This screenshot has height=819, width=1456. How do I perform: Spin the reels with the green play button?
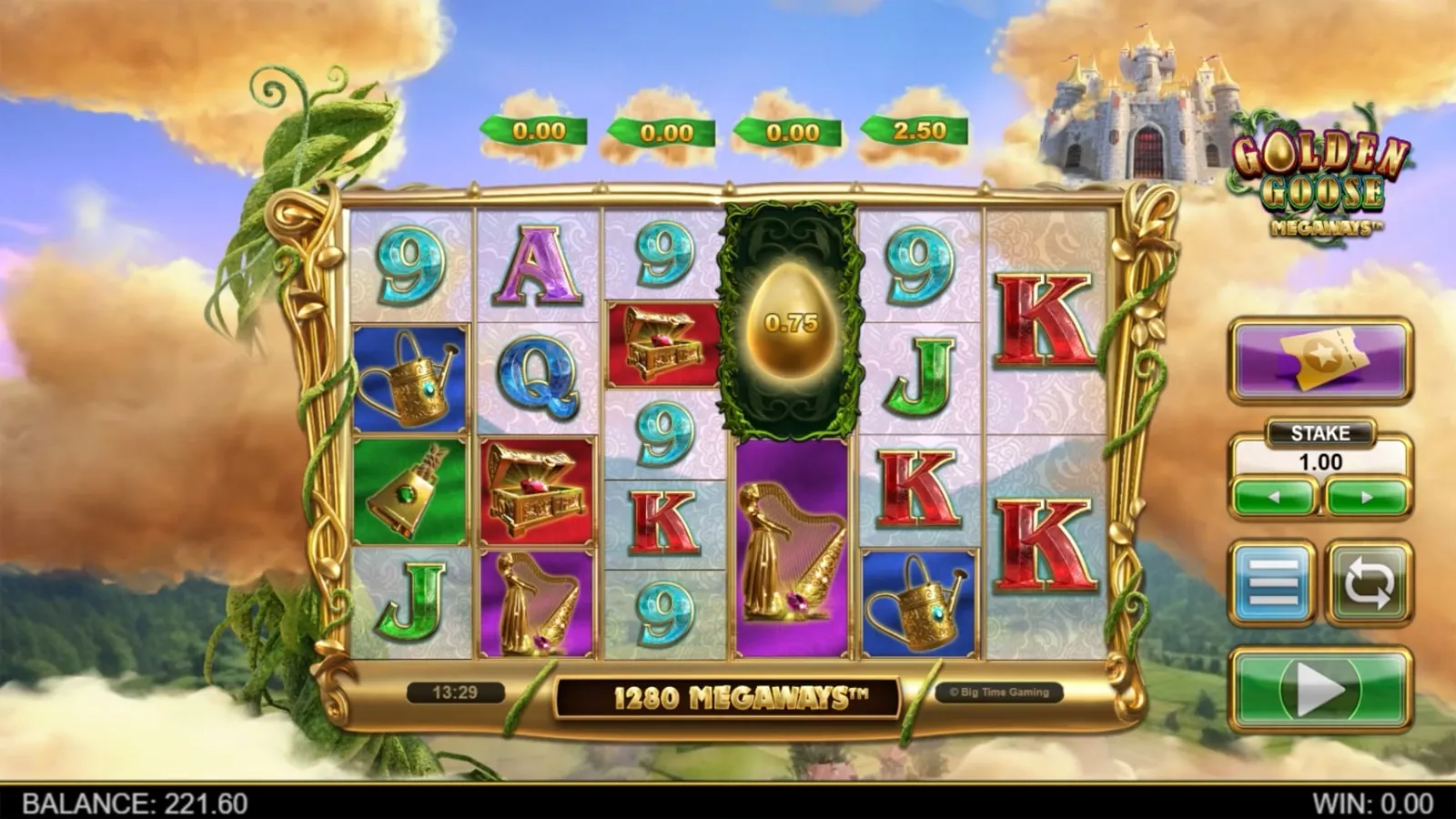coord(1320,690)
